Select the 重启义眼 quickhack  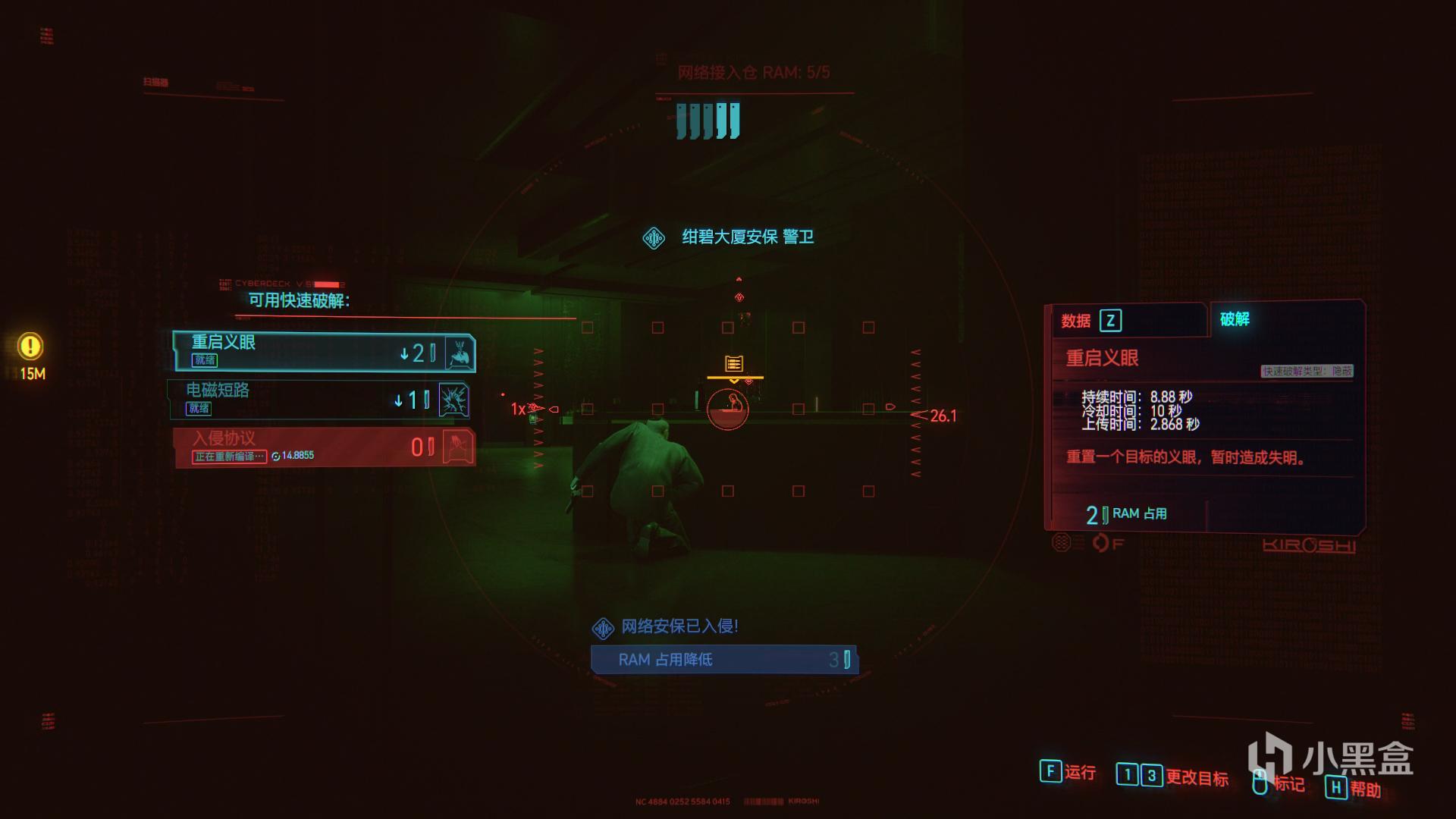click(x=324, y=352)
